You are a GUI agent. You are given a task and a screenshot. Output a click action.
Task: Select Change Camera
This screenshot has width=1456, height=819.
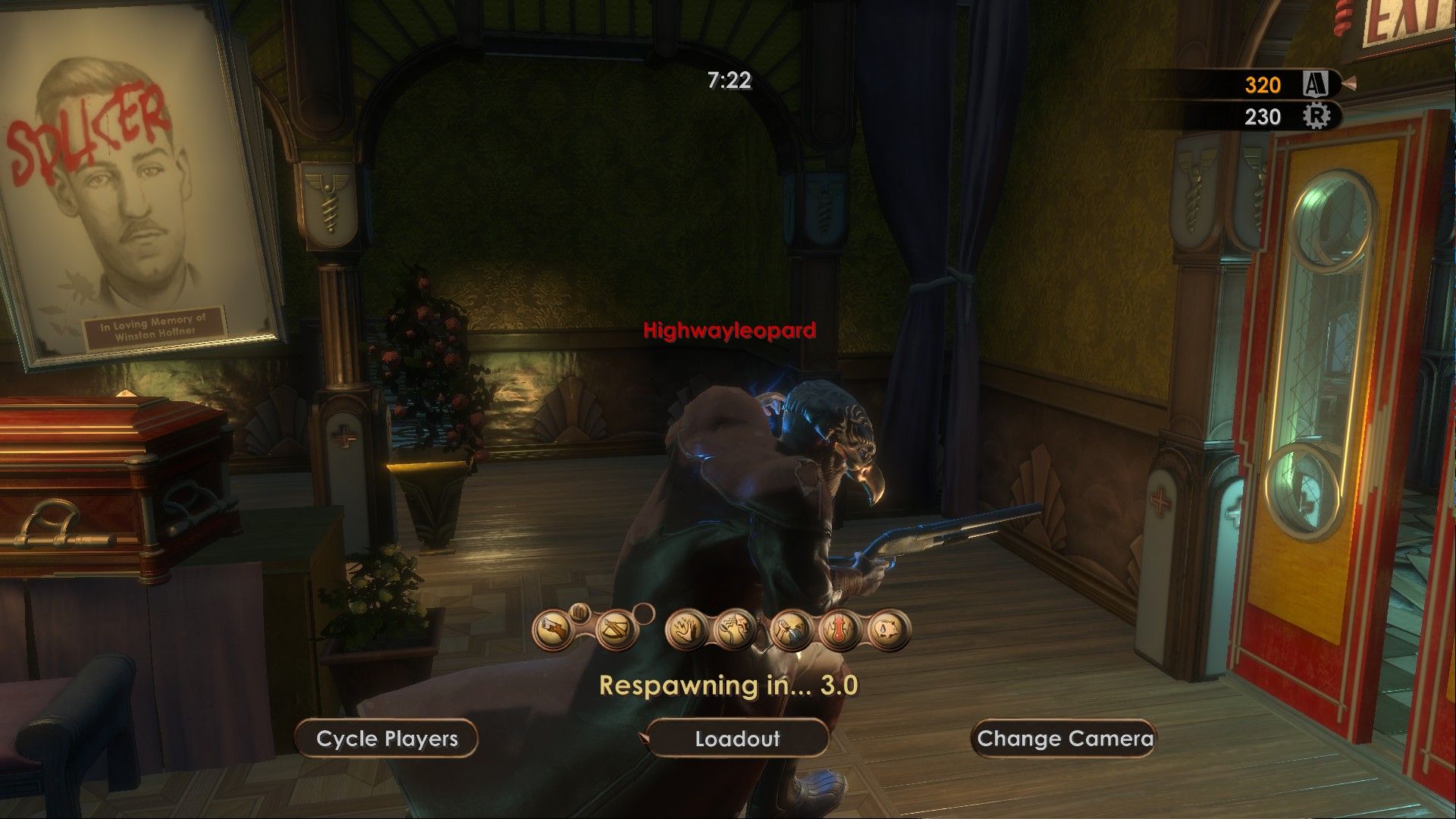[x=1065, y=739]
